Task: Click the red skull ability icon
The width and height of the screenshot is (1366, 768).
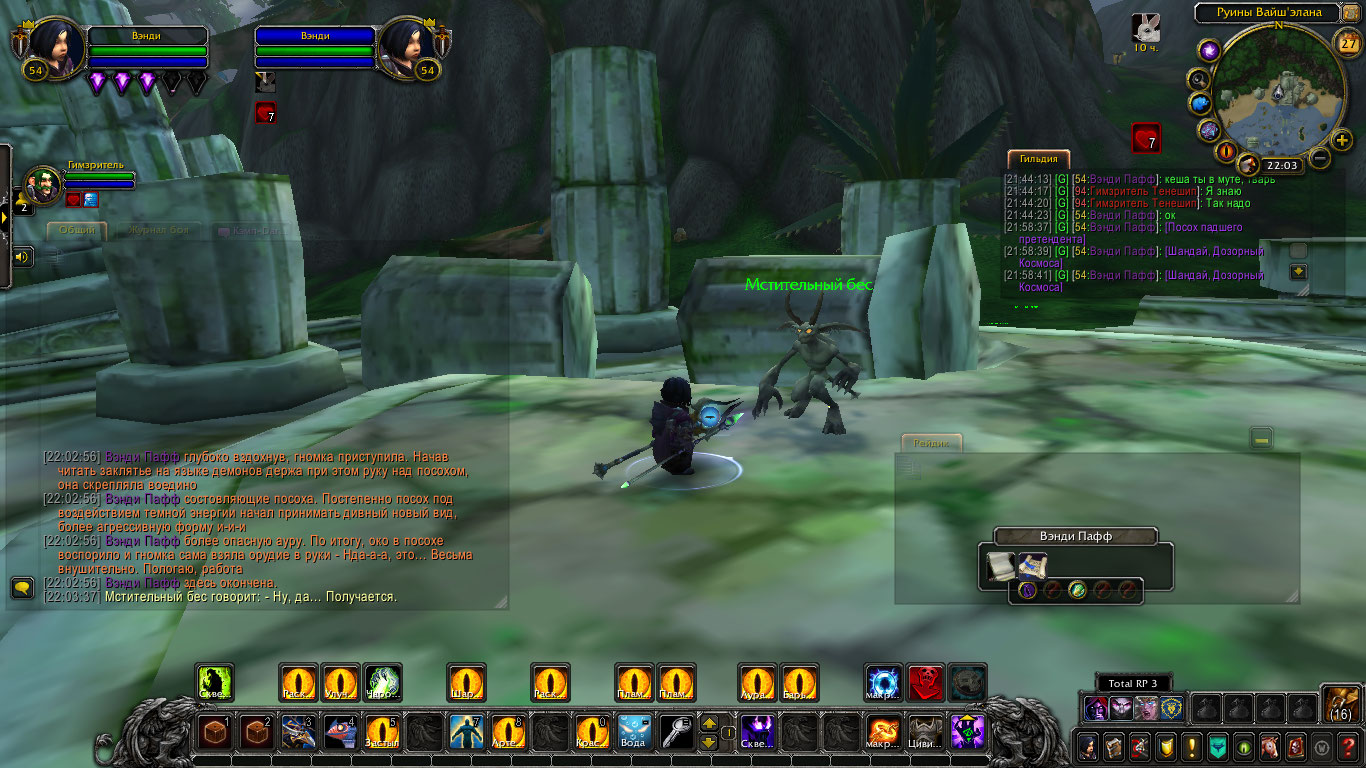Action: tap(926, 683)
